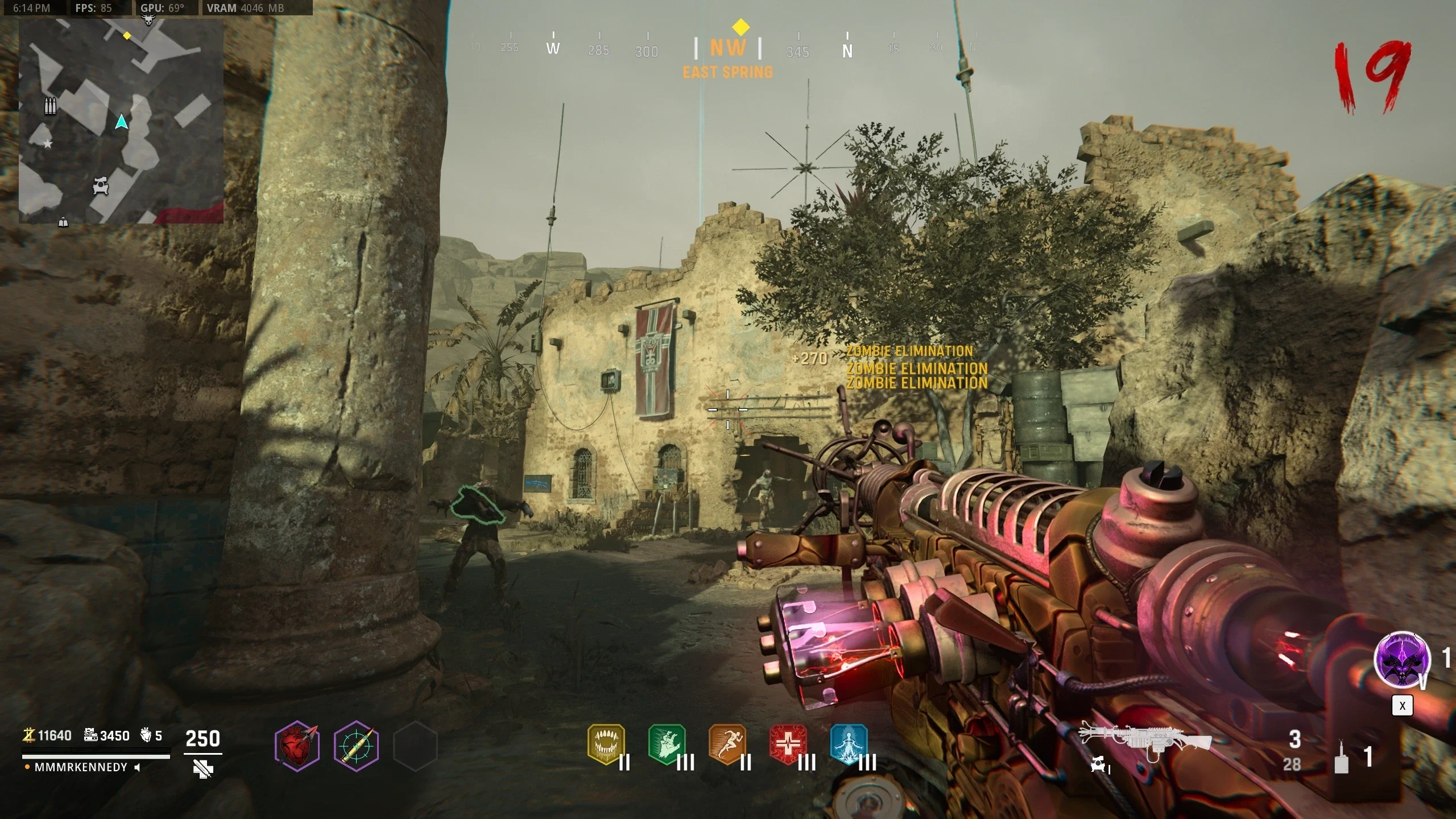Select the yellow fanged-mouth perk icon
Screen dimensions: 1456x819
606,743
